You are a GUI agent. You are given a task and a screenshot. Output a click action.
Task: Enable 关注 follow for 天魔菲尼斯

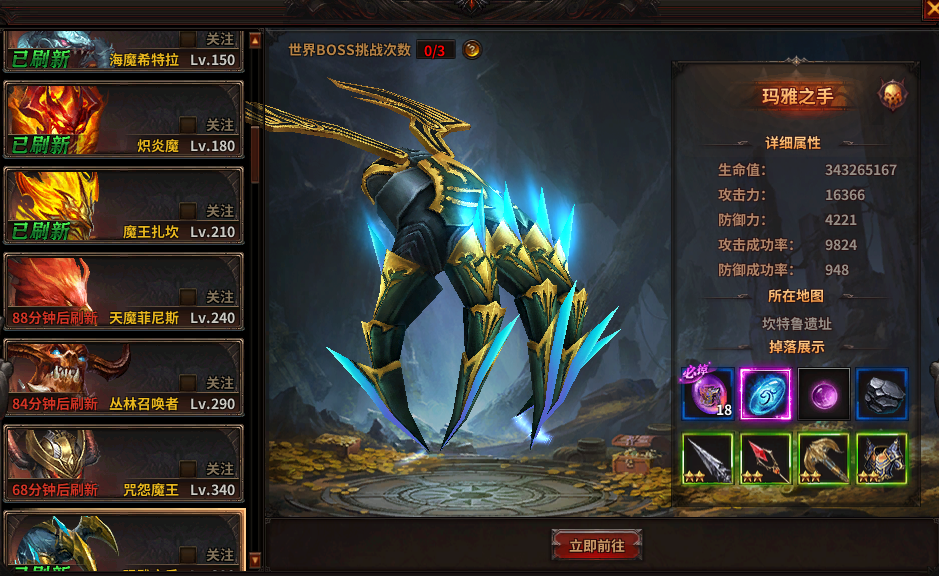tap(188, 297)
